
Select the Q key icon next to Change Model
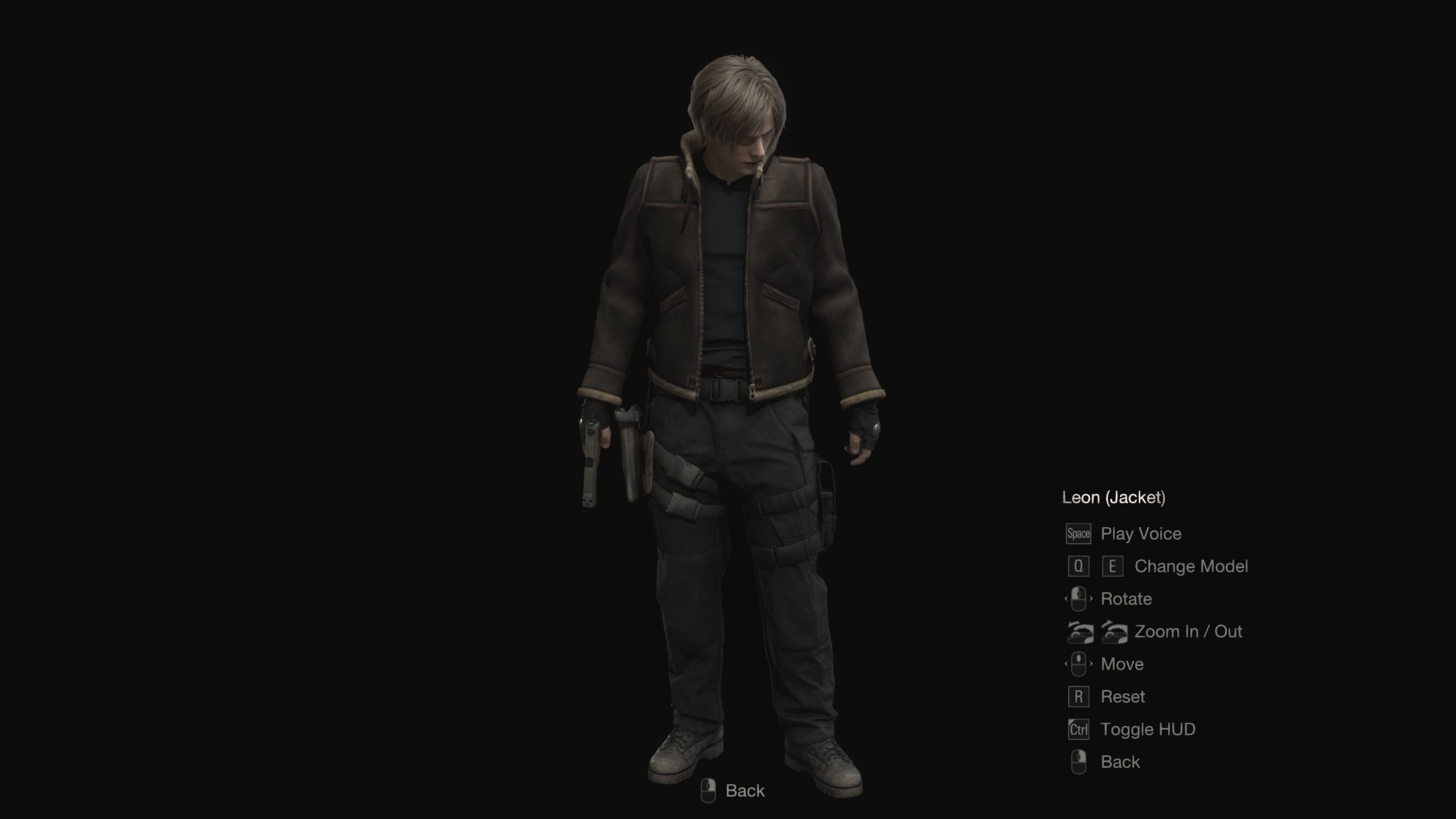[1078, 566]
